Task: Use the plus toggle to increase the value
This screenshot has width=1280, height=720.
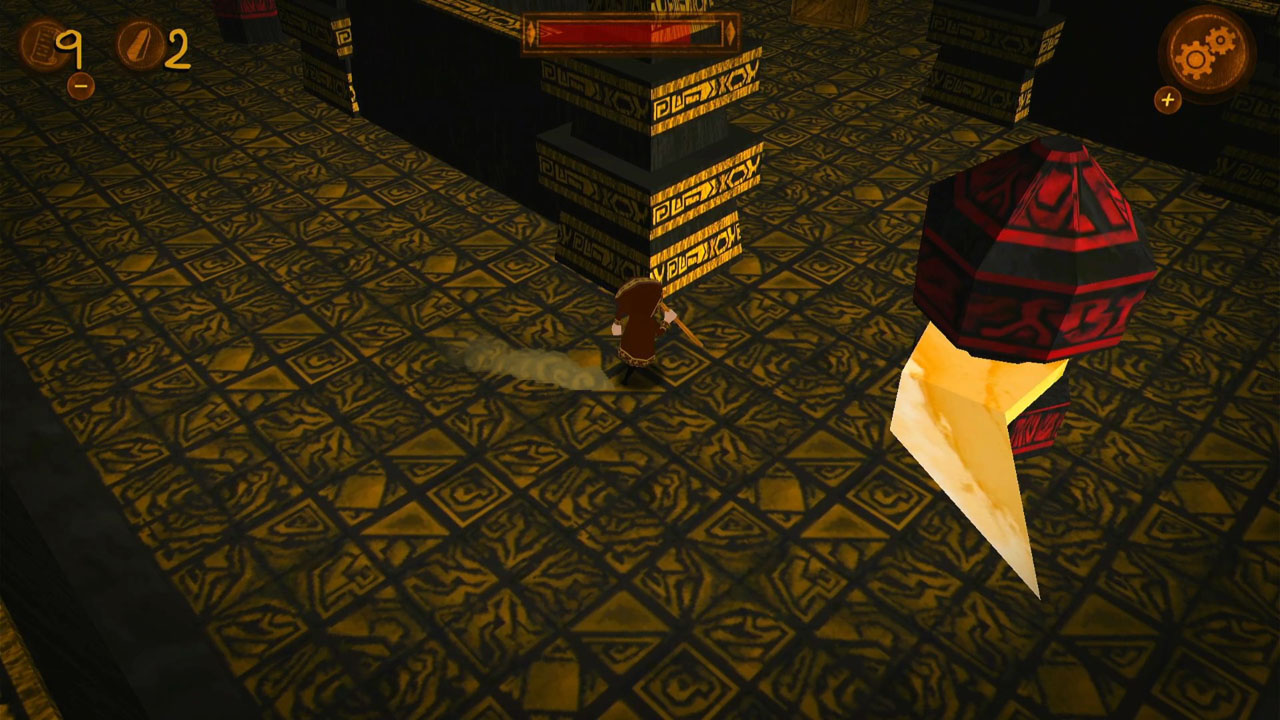Action: coord(1168,99)
